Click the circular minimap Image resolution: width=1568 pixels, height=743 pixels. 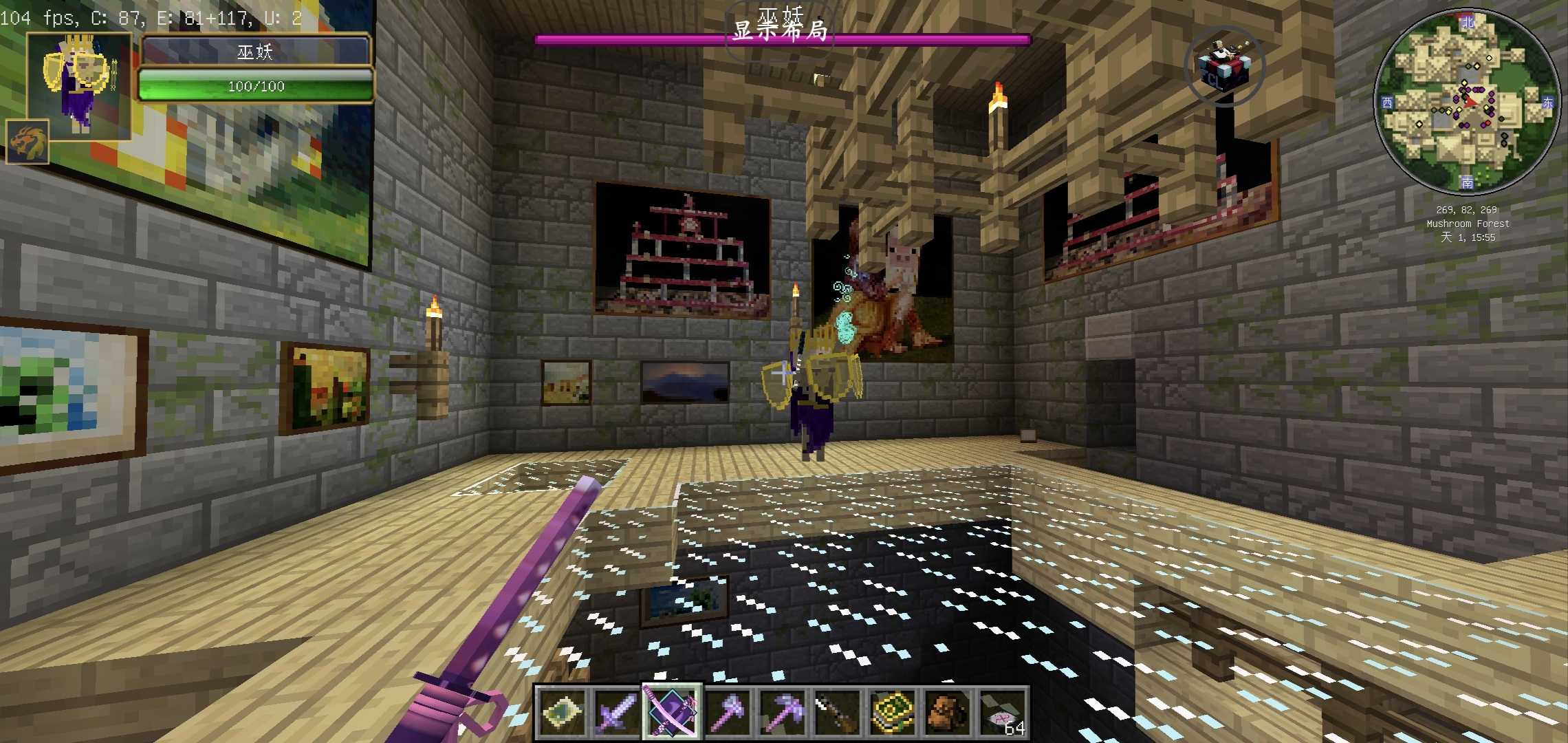[x=1467, y=102]
